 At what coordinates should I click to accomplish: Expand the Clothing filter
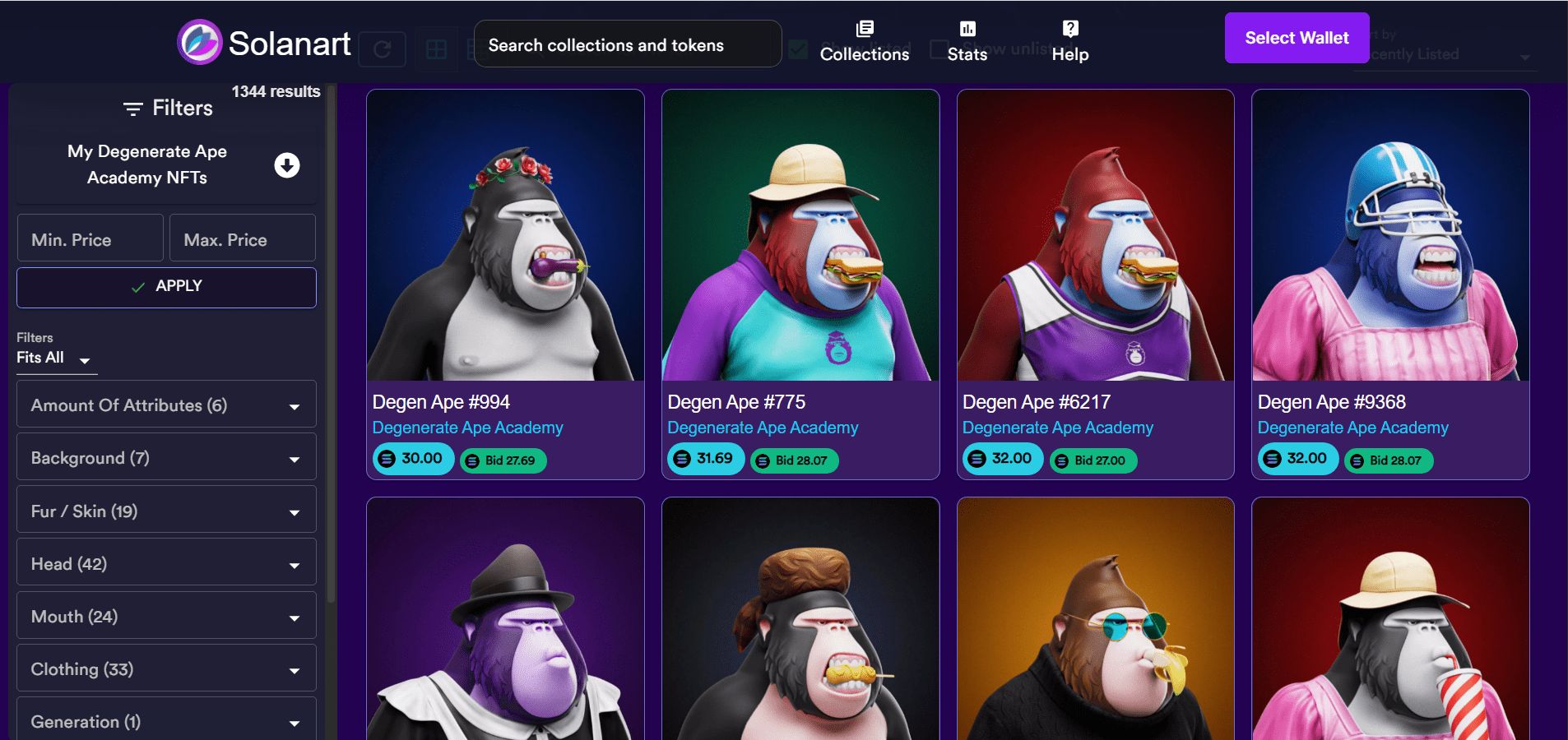[x=166, y=668]
